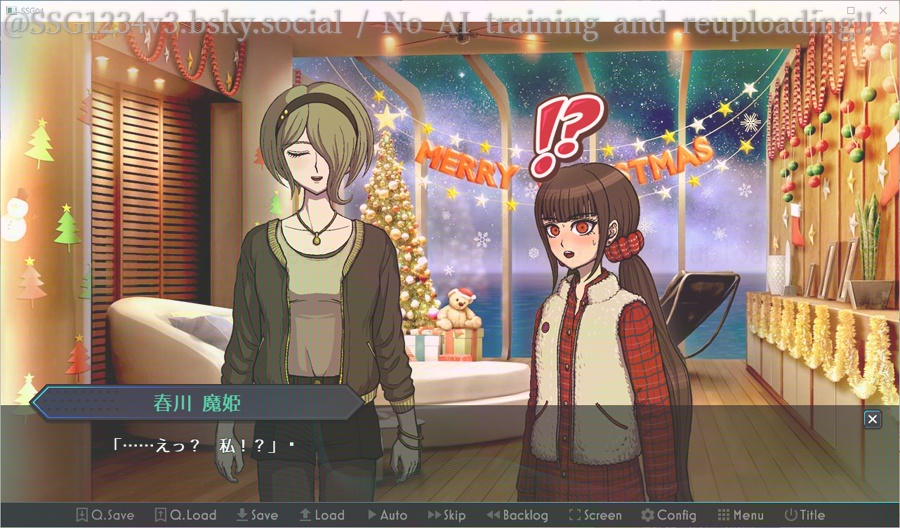Enable Auto text advance
Viewport: 900px width, 528px height.
tap(387, 515)
